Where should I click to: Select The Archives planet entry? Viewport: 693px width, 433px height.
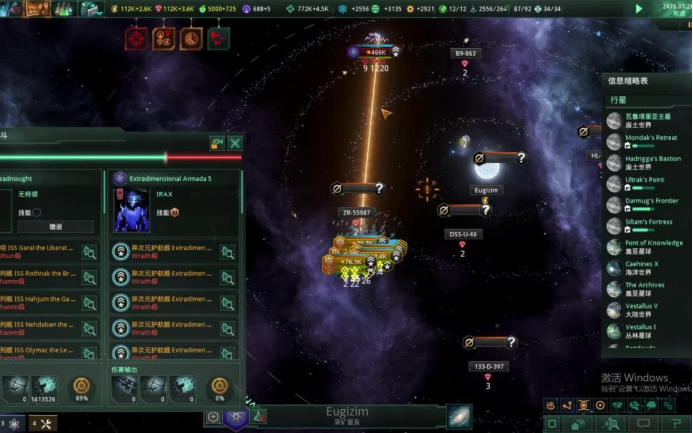point(644,288)
